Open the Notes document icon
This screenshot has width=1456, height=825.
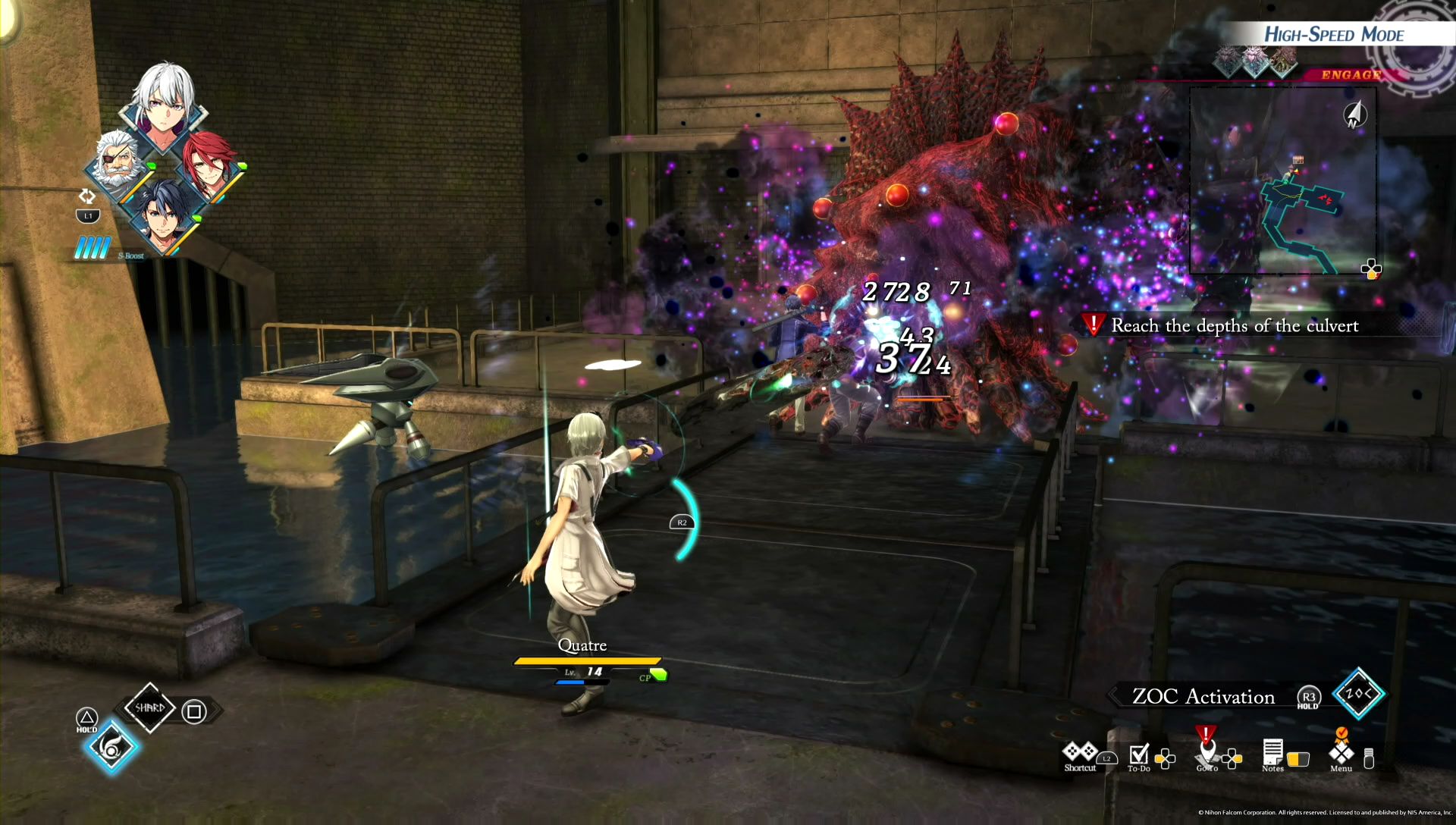[x=1272, y=754]
